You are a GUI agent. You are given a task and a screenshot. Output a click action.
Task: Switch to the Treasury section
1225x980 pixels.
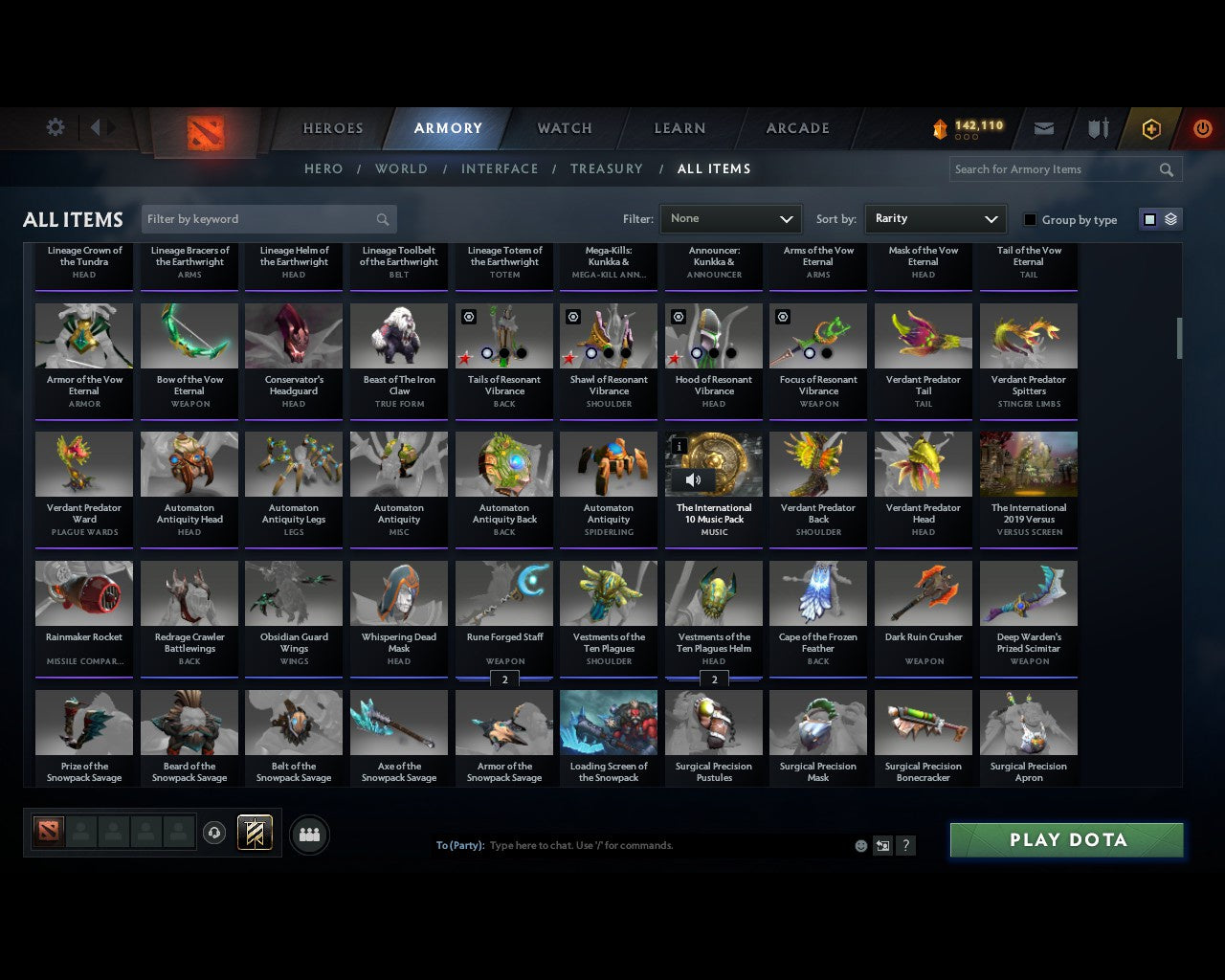tap(607, 168)
